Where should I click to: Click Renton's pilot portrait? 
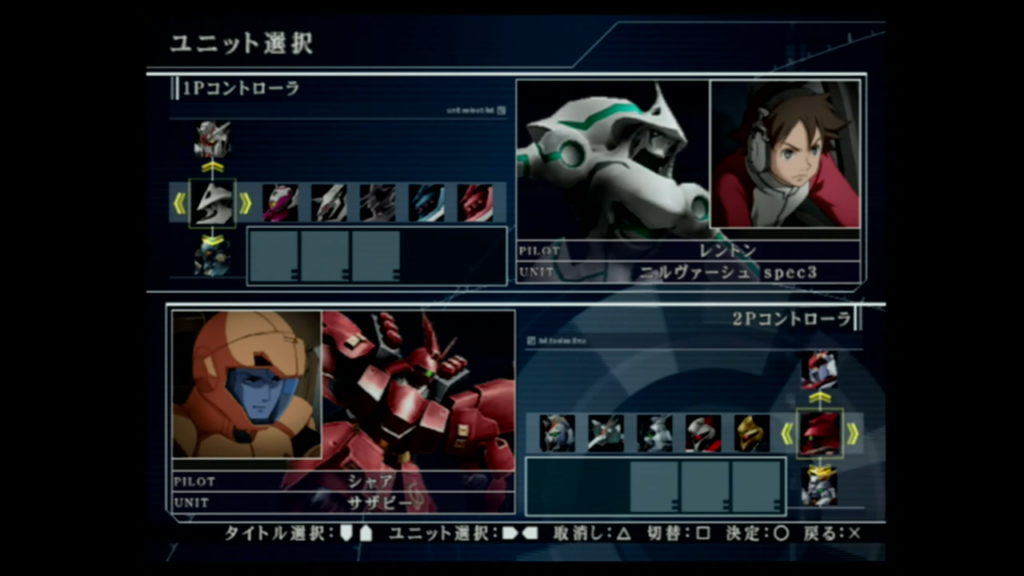pos(785,154)
